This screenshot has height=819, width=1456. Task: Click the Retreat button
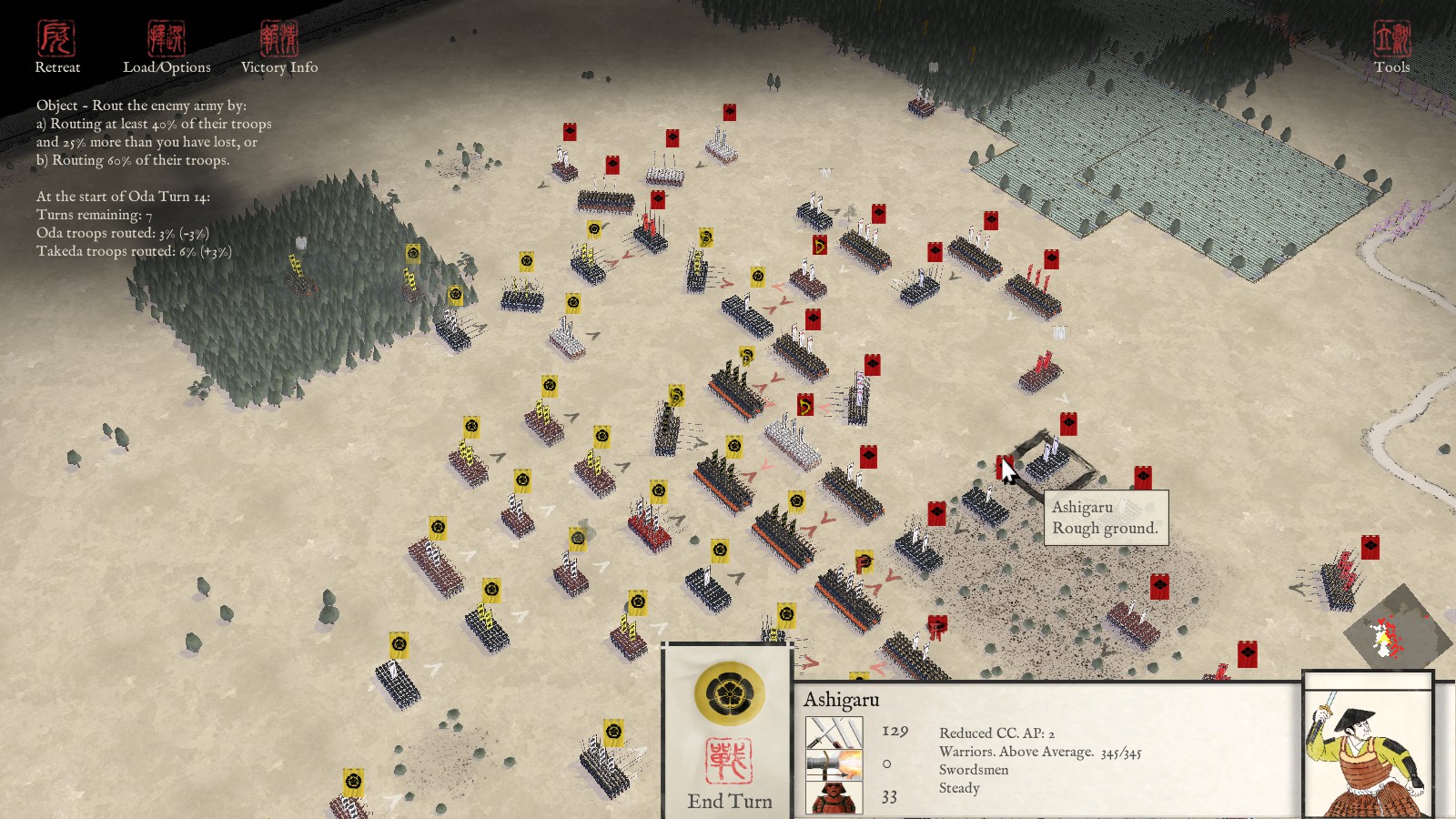56,47
